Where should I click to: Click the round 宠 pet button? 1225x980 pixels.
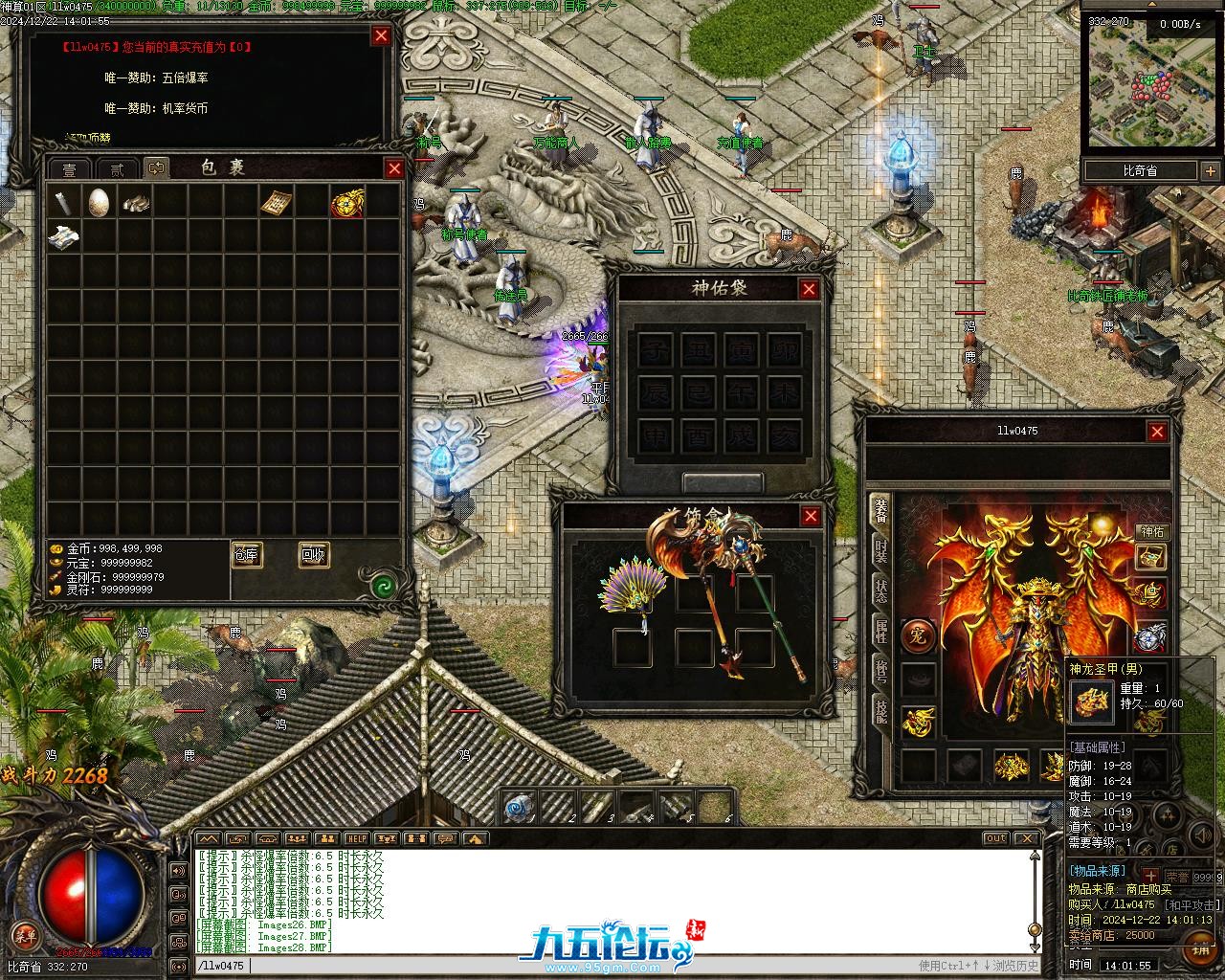(918, 635)
